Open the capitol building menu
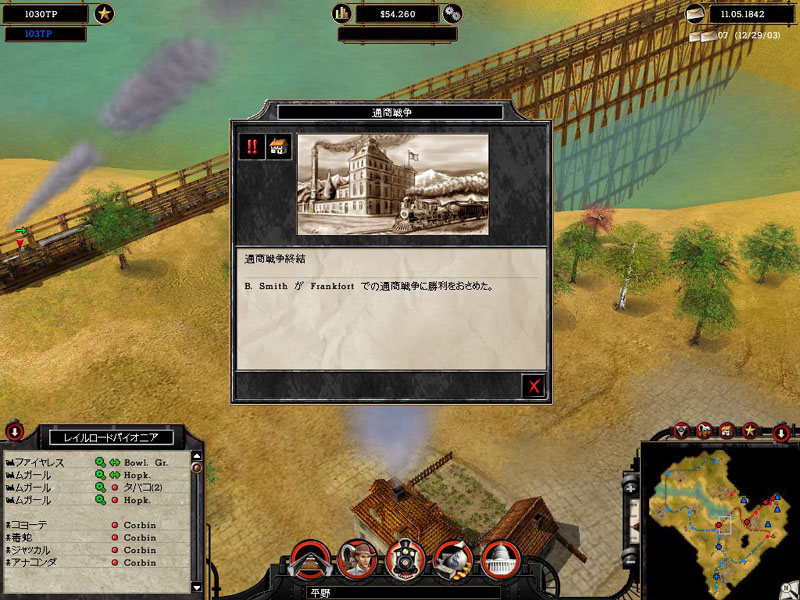 coord(498,560)
